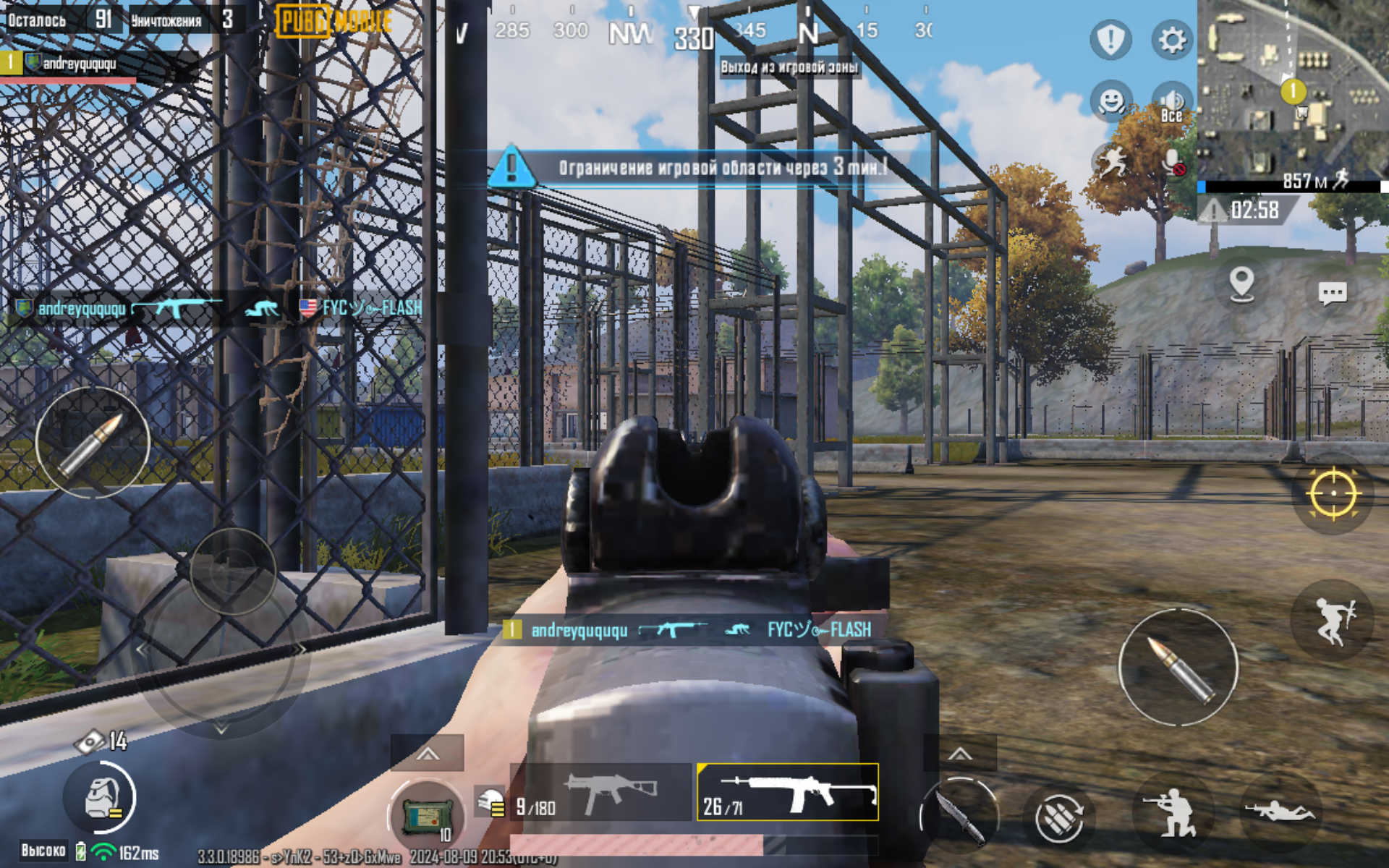The image size is (1389, 868).
Task: Switch to the UMP submachine gun slot
Action: point(602,792)
